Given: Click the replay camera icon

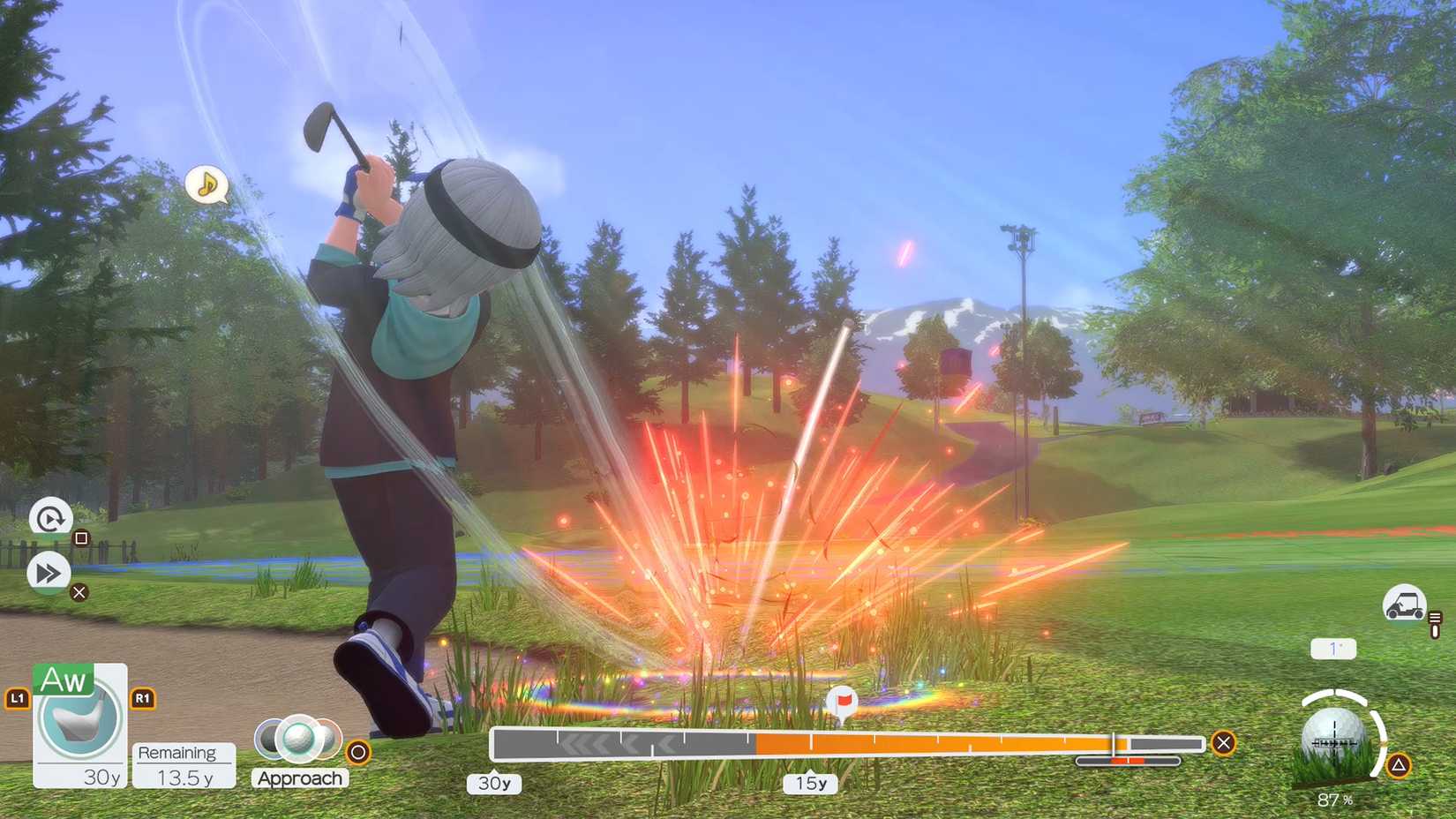Looking at the screenshot, I should (49, 516).
